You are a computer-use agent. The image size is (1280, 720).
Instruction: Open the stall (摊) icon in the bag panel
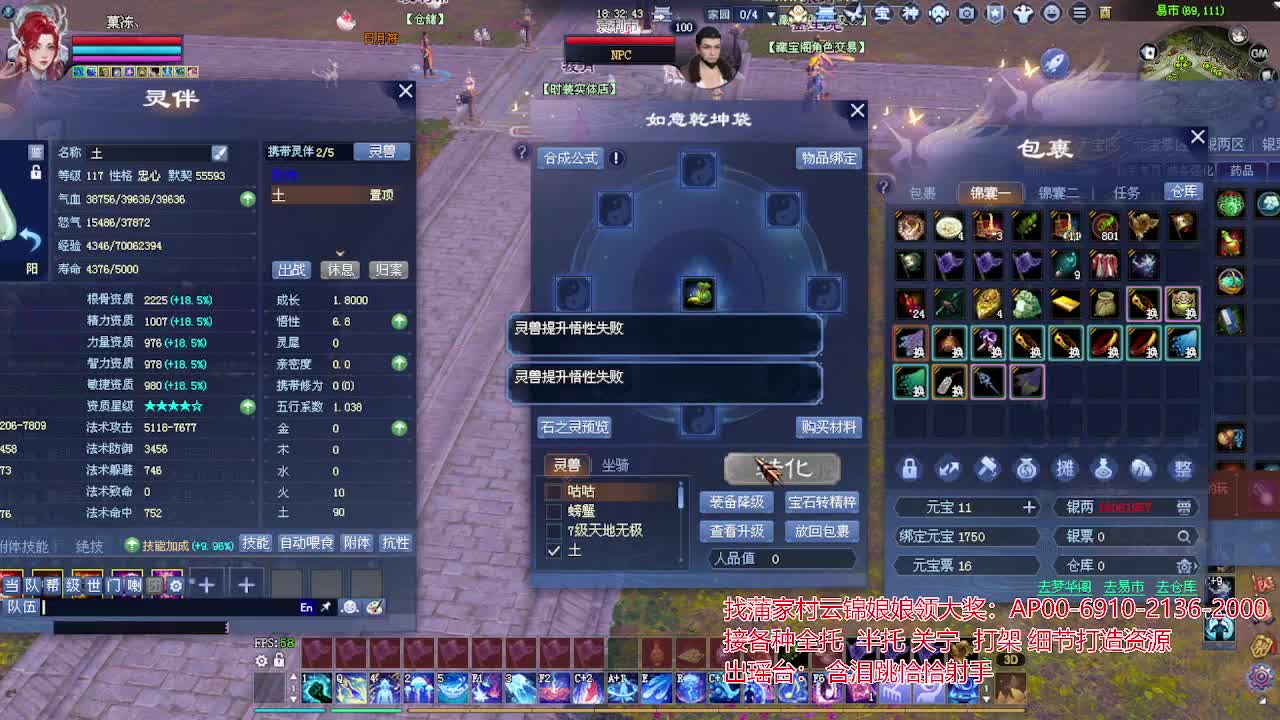coord(1067,468)
